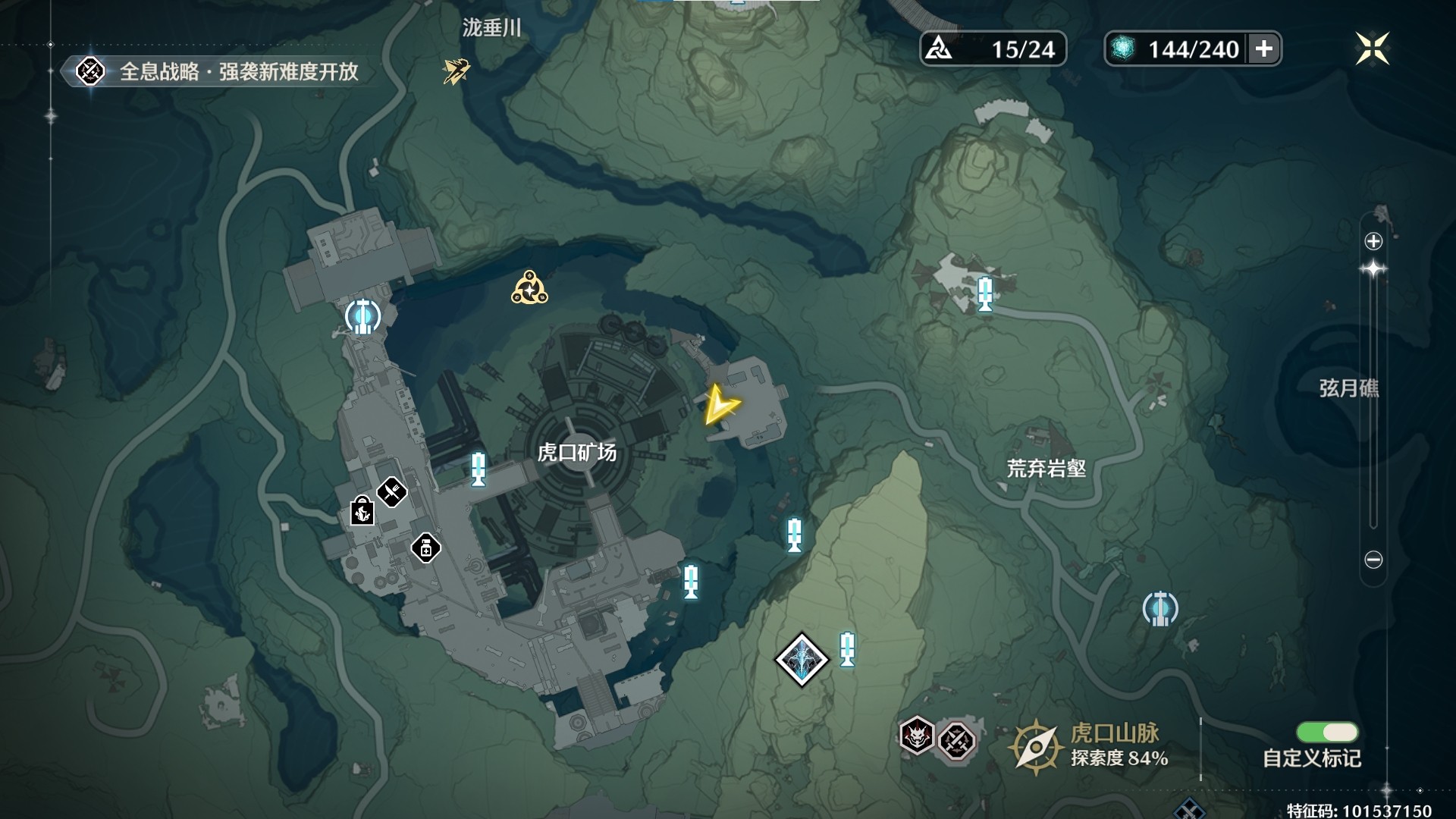Zoom out the map with the minus button

pyautogui.click(x=1373, y=560)
